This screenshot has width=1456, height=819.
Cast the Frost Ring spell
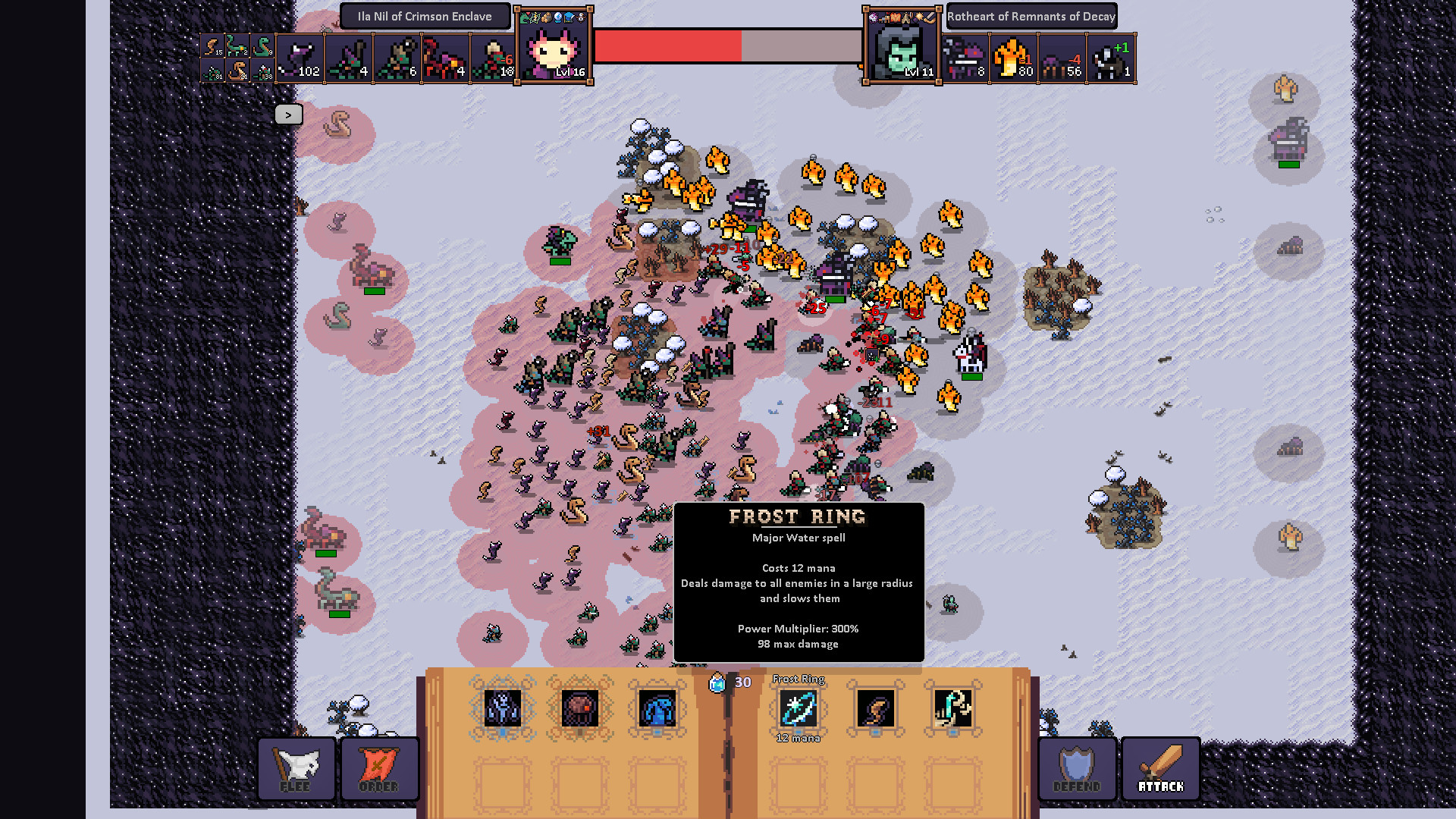[798, 709]
